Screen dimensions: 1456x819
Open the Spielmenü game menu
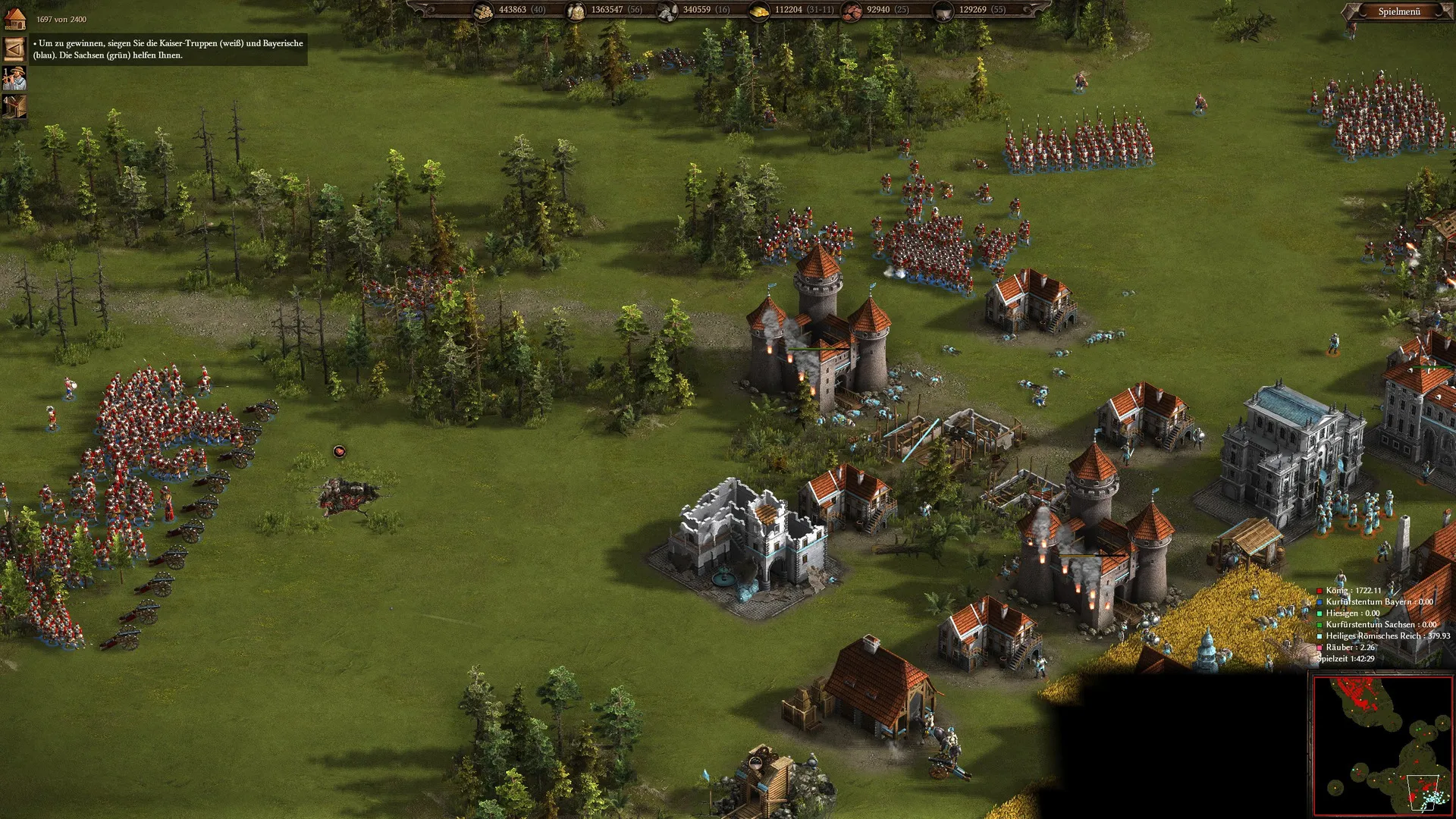tap(1398, 11)
